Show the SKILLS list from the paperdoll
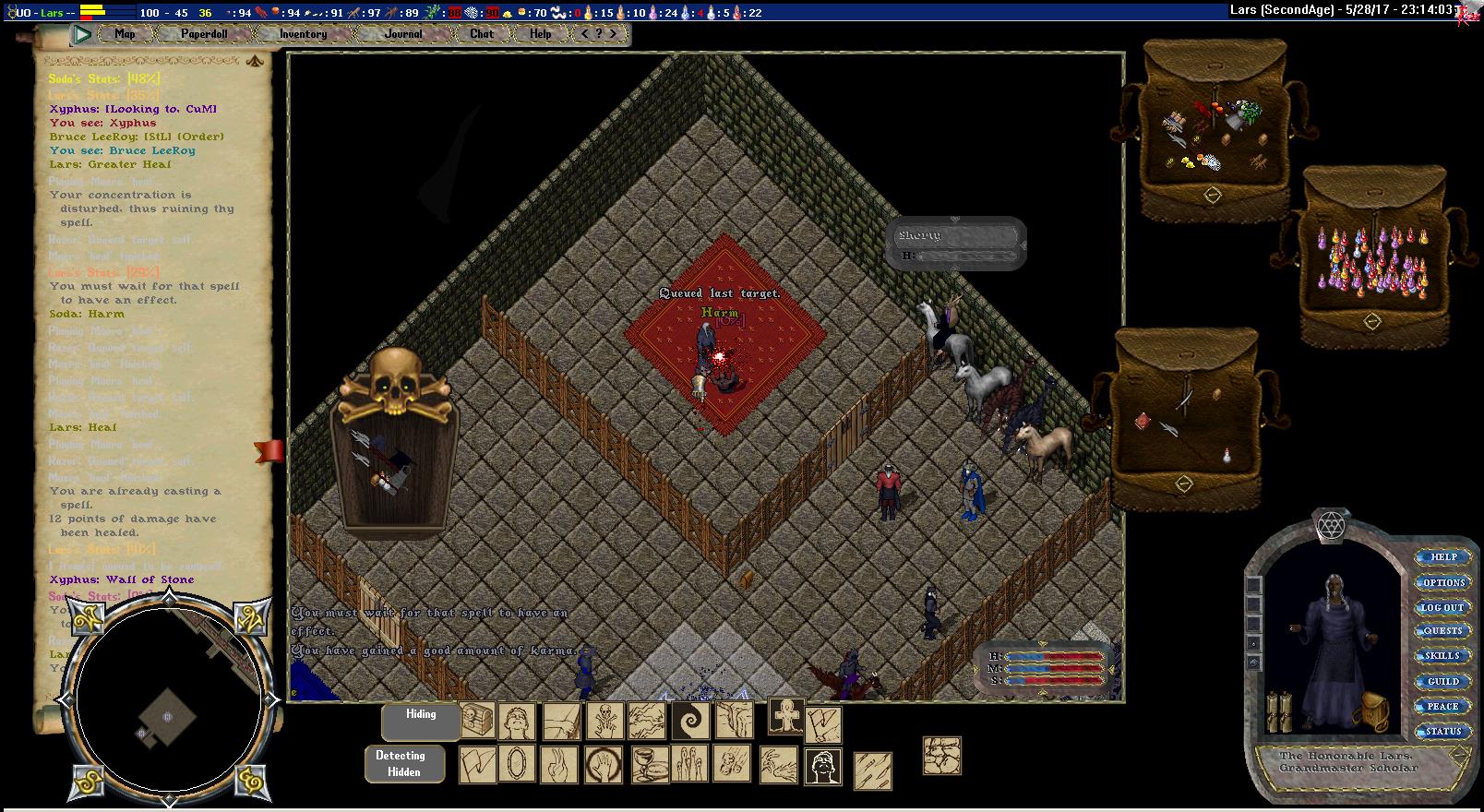This screenshot has width=1484, height=812. point(1443,656)
